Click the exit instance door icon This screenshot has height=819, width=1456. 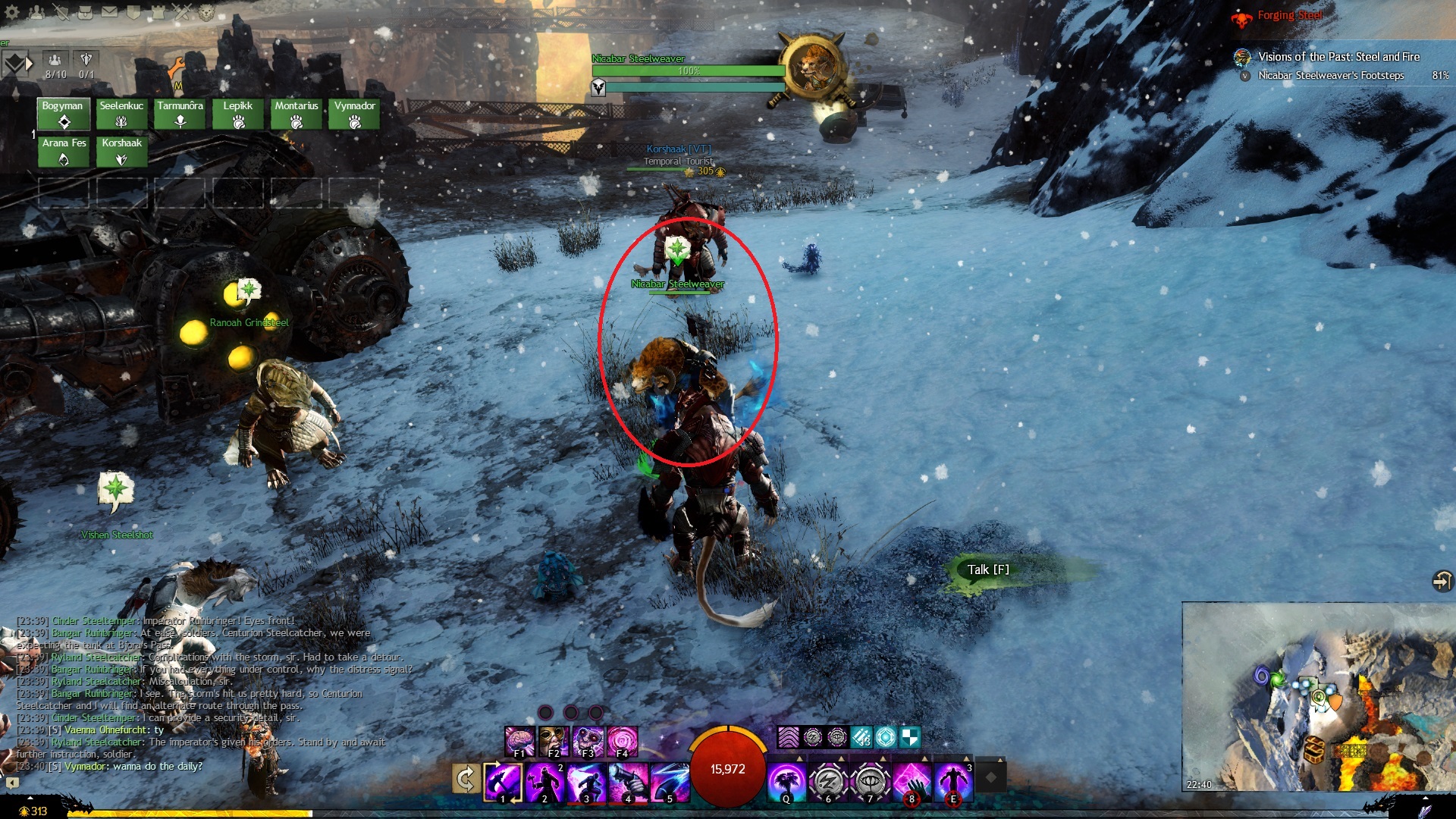[x=1441, y=581]
